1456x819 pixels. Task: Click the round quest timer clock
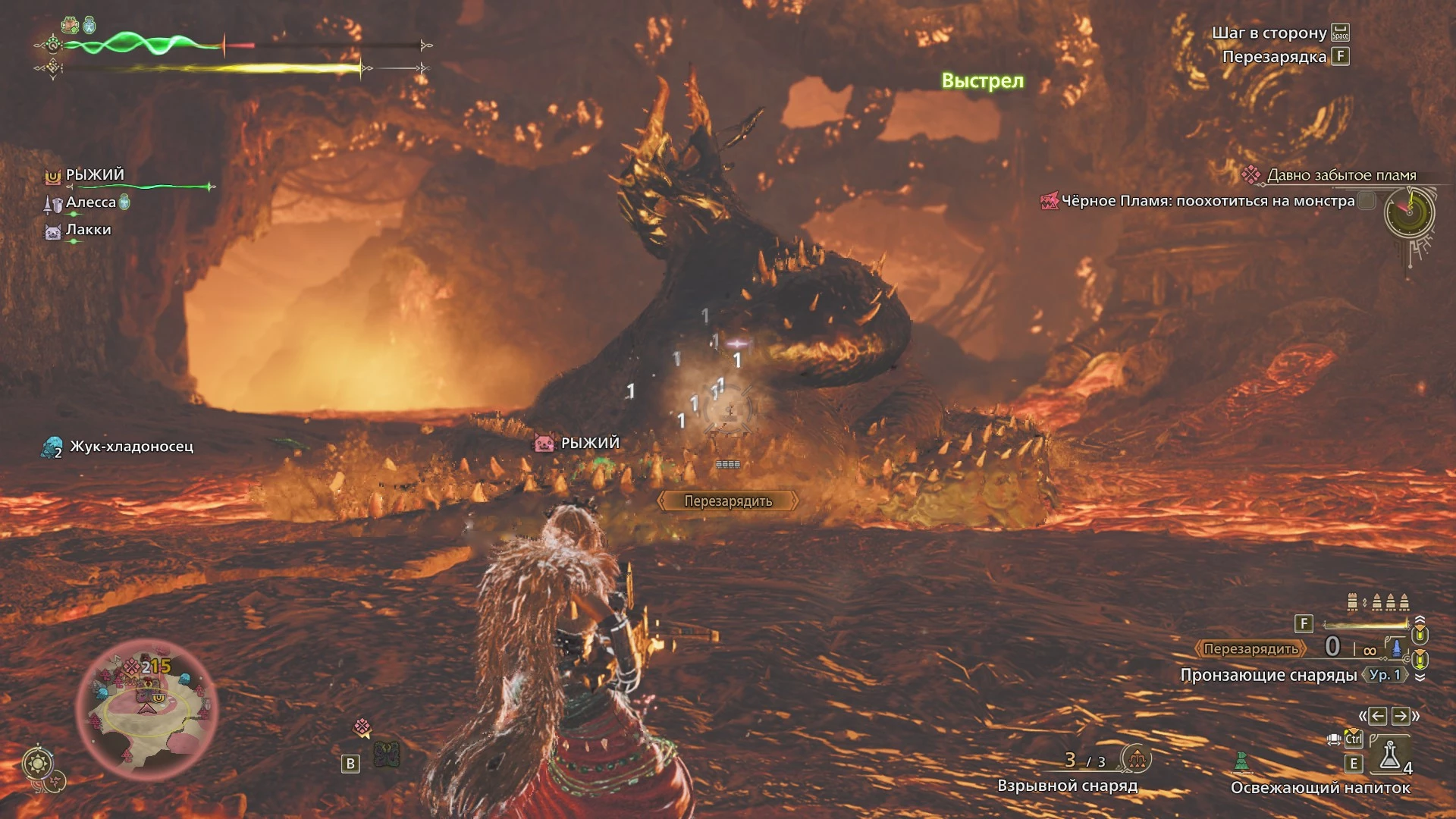(1409, 212)
